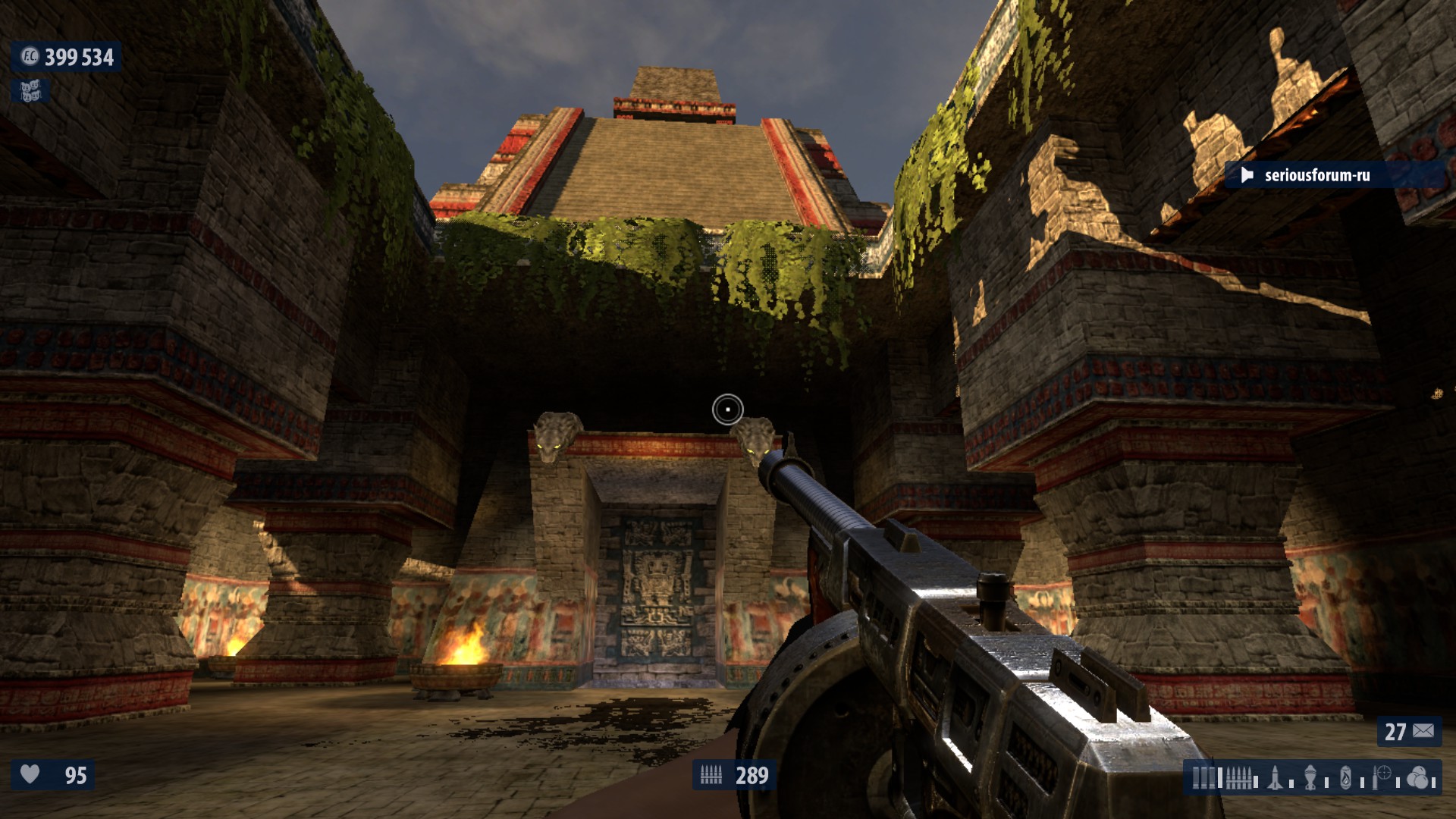Select the grenade ammo icon
The height and width of the screenshot is (819, 1456).
pyautogui.click(x=1312, y=778)
